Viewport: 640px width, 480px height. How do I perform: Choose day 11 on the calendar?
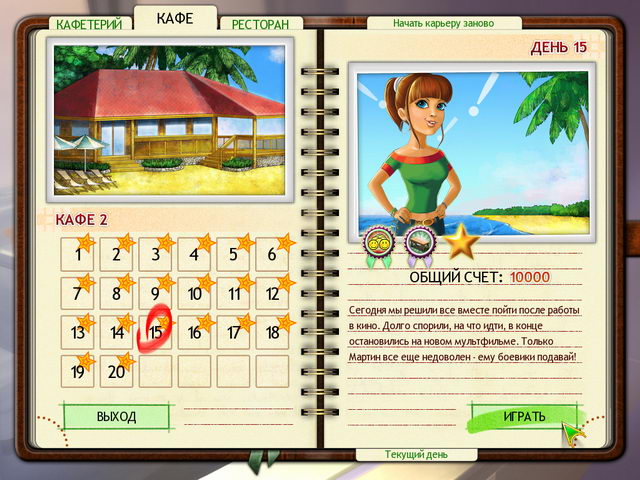[234, 294]
